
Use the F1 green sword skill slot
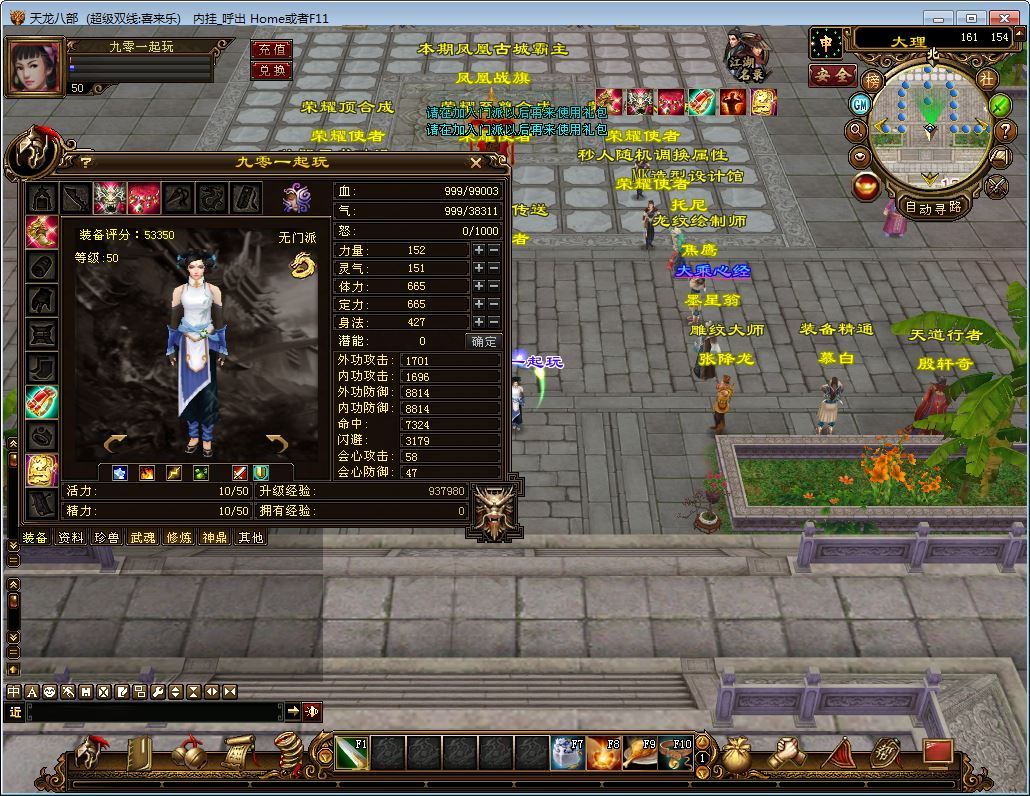point(352,752)
